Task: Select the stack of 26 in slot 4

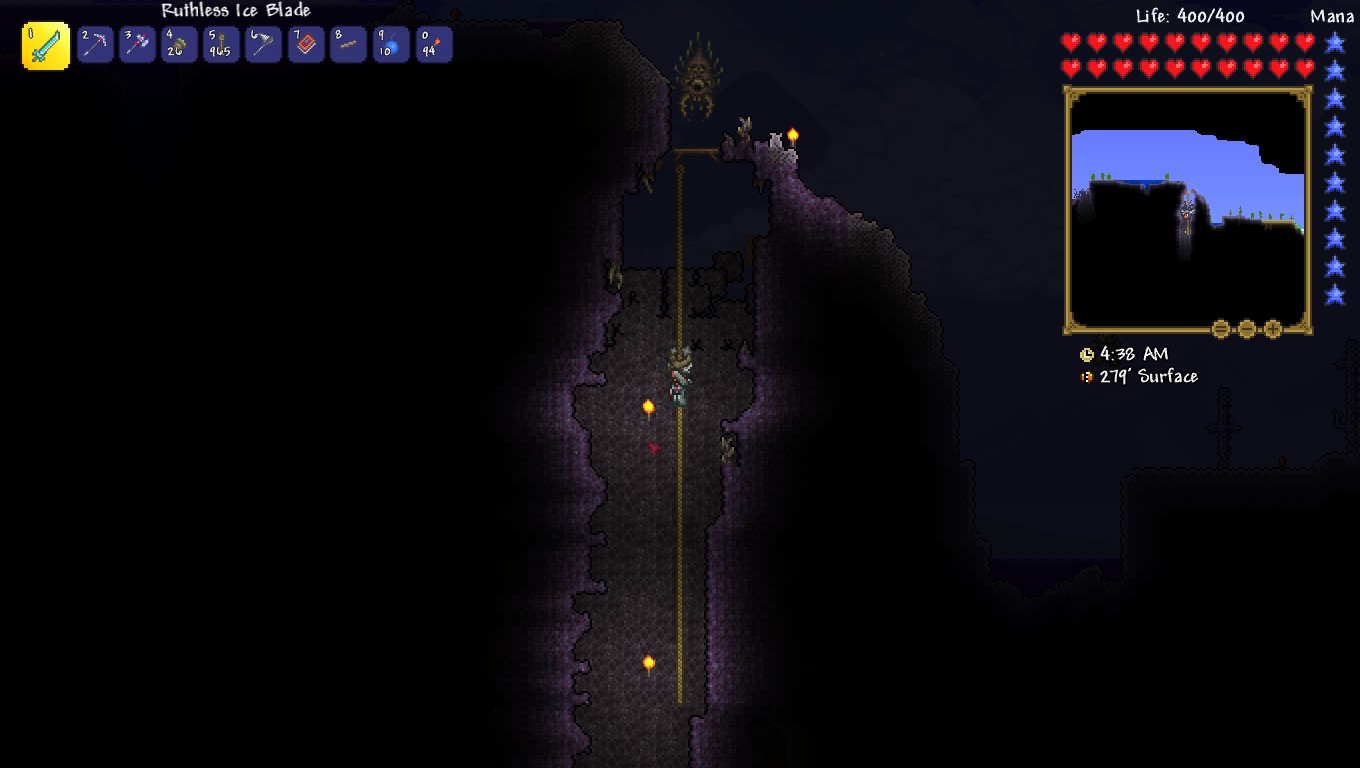Action: coord(179,45)
